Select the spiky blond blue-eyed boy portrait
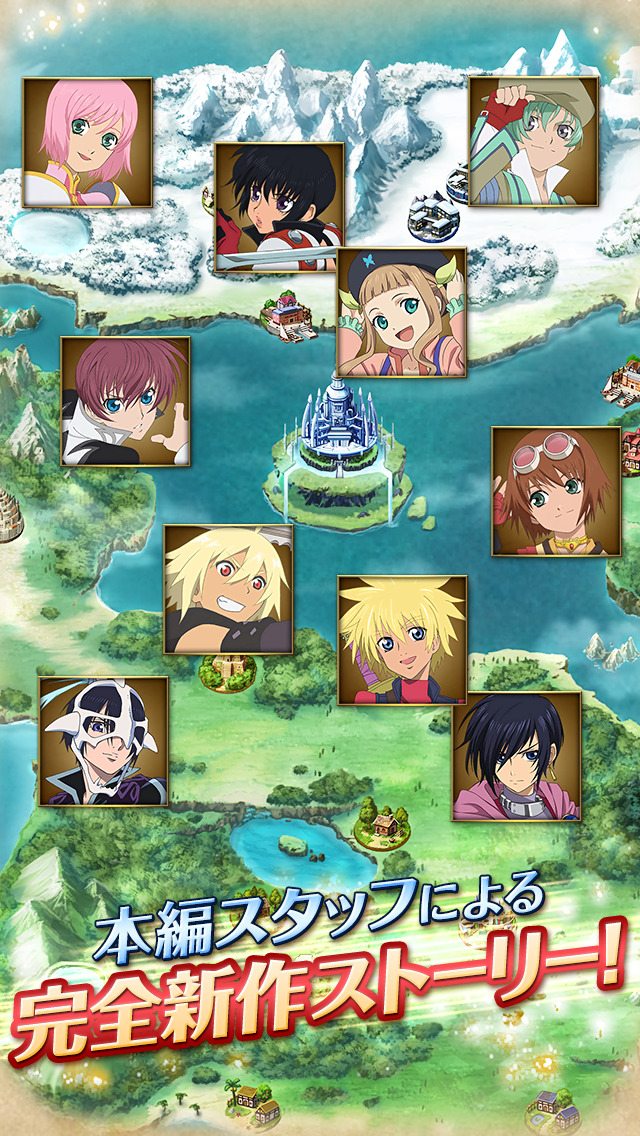 coord(402,640)
